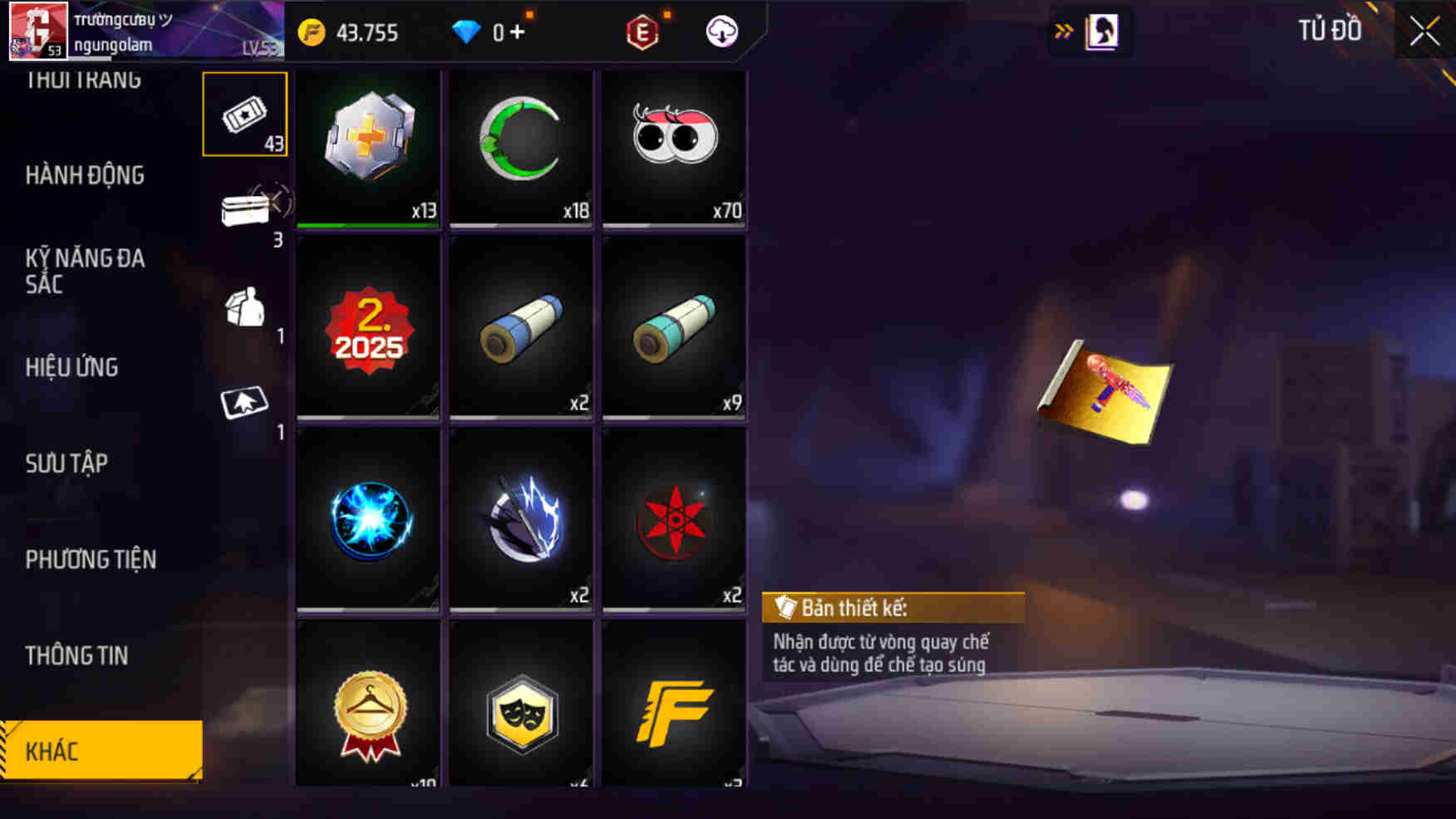Select the red Sharingan emblem item
This screenshot has width=1456, height=819.
pyautogui.click(x=675, y=522)
